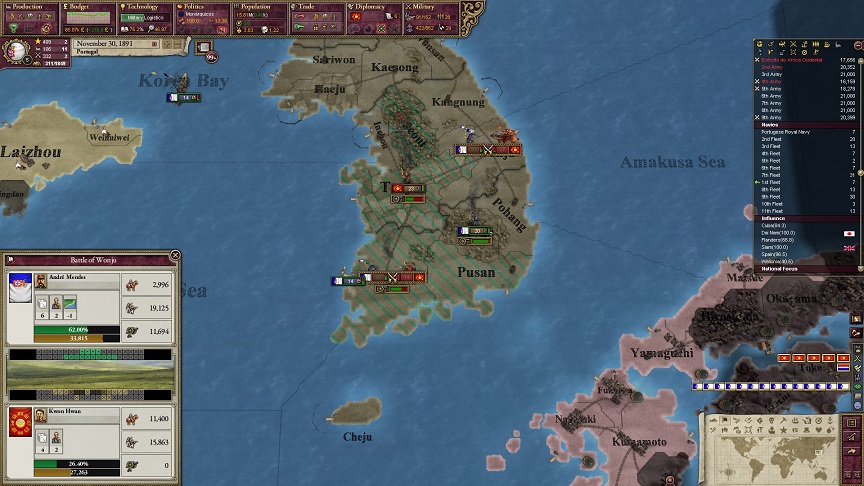Image resolution: width=864 pixels, height=486 pixels.
Task: Select the Portuguese Royal Navy entry
Action: [x=788, y=131]
